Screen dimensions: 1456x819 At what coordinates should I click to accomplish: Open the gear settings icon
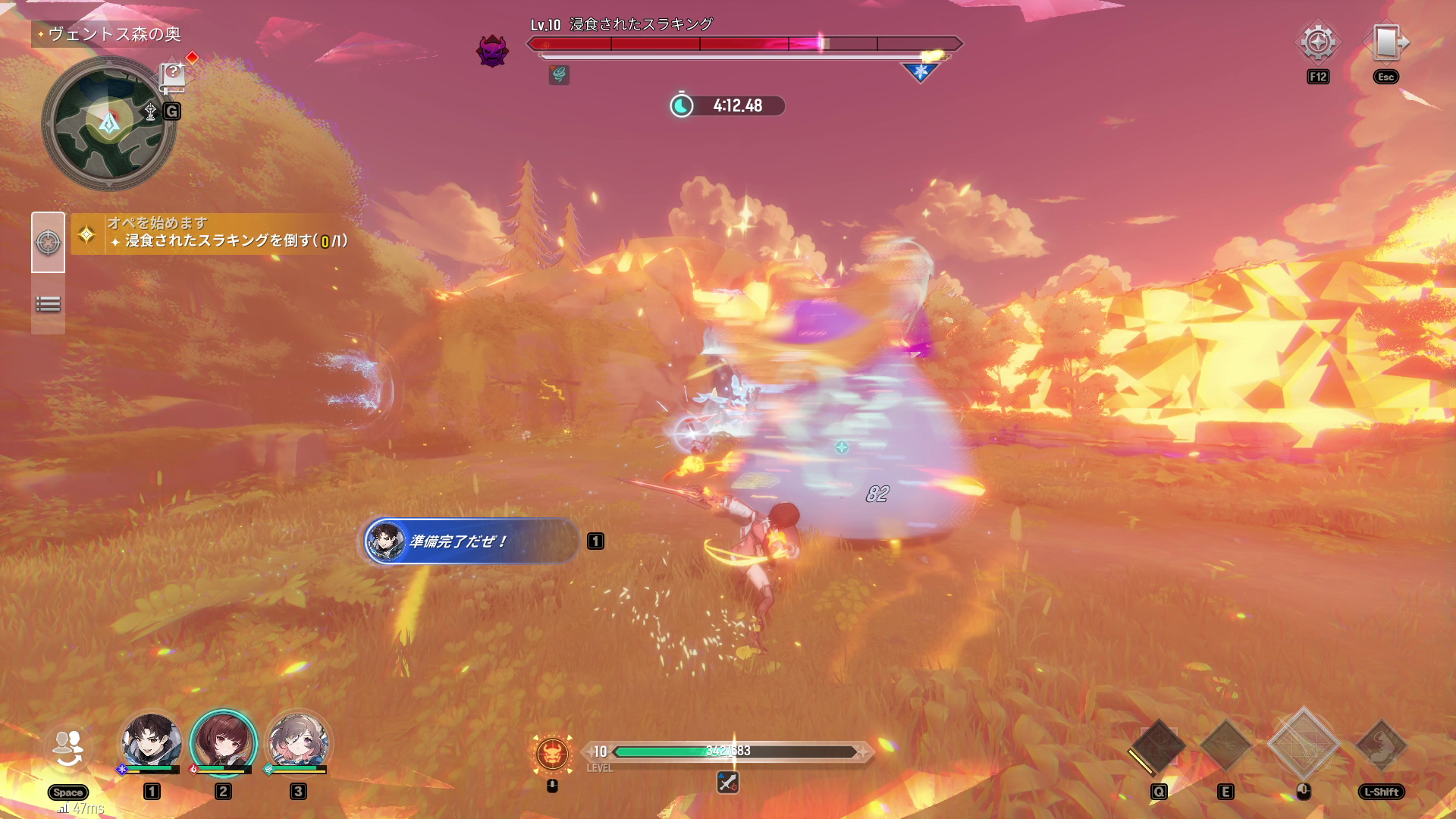tap(1318, 42)
